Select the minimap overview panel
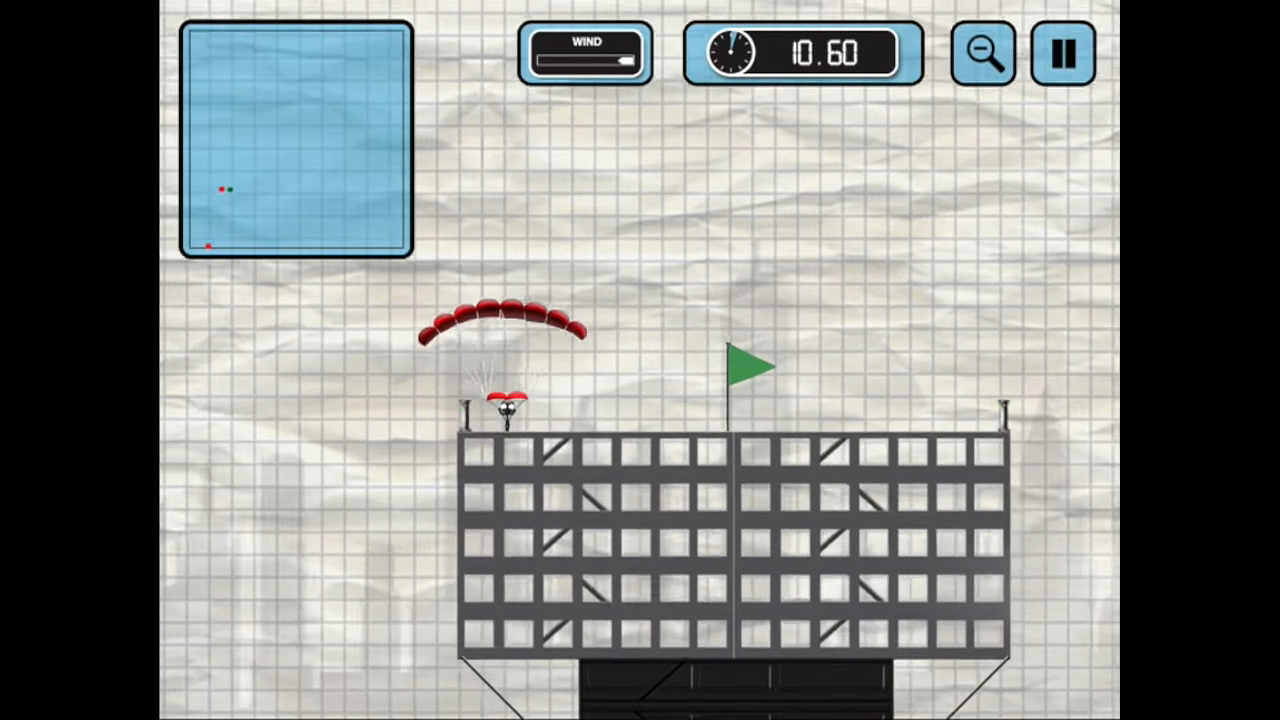 296,140
